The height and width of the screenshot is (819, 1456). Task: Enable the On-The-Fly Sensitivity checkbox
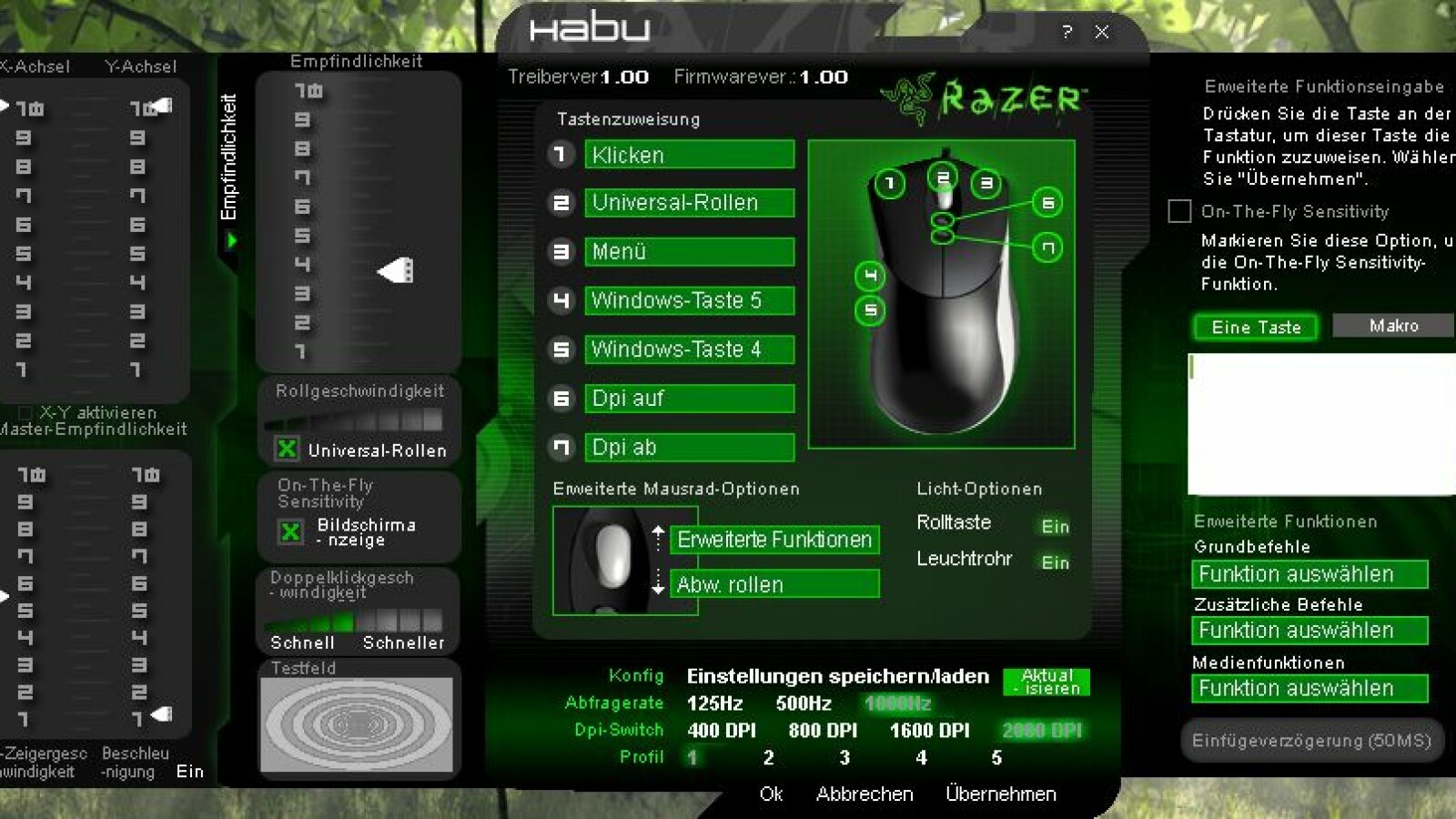point(1178,211)
